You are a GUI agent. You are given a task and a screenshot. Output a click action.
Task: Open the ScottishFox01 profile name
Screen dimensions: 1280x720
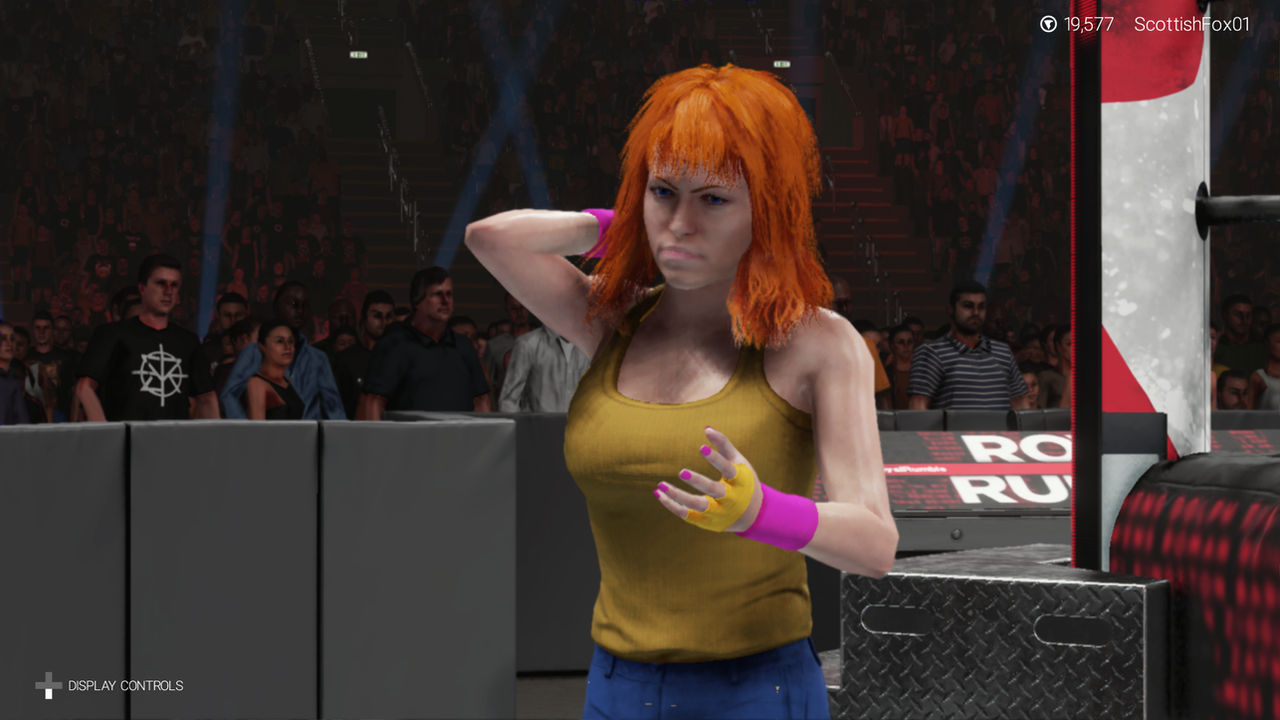pos(1193,23)
